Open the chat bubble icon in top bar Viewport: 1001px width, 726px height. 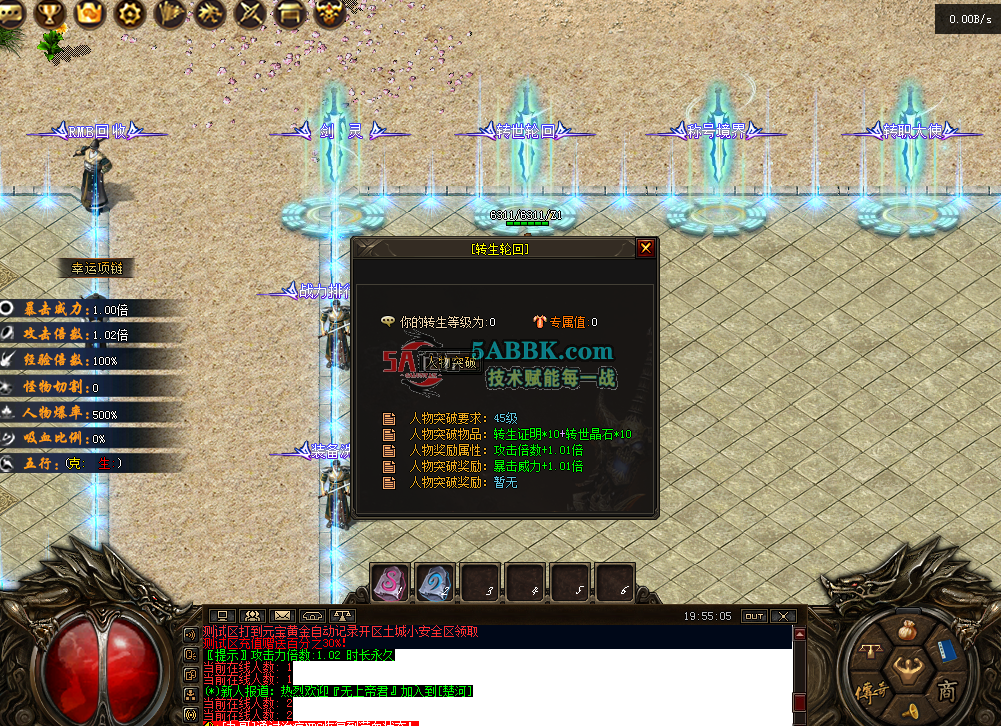click(x=13, y=13)
